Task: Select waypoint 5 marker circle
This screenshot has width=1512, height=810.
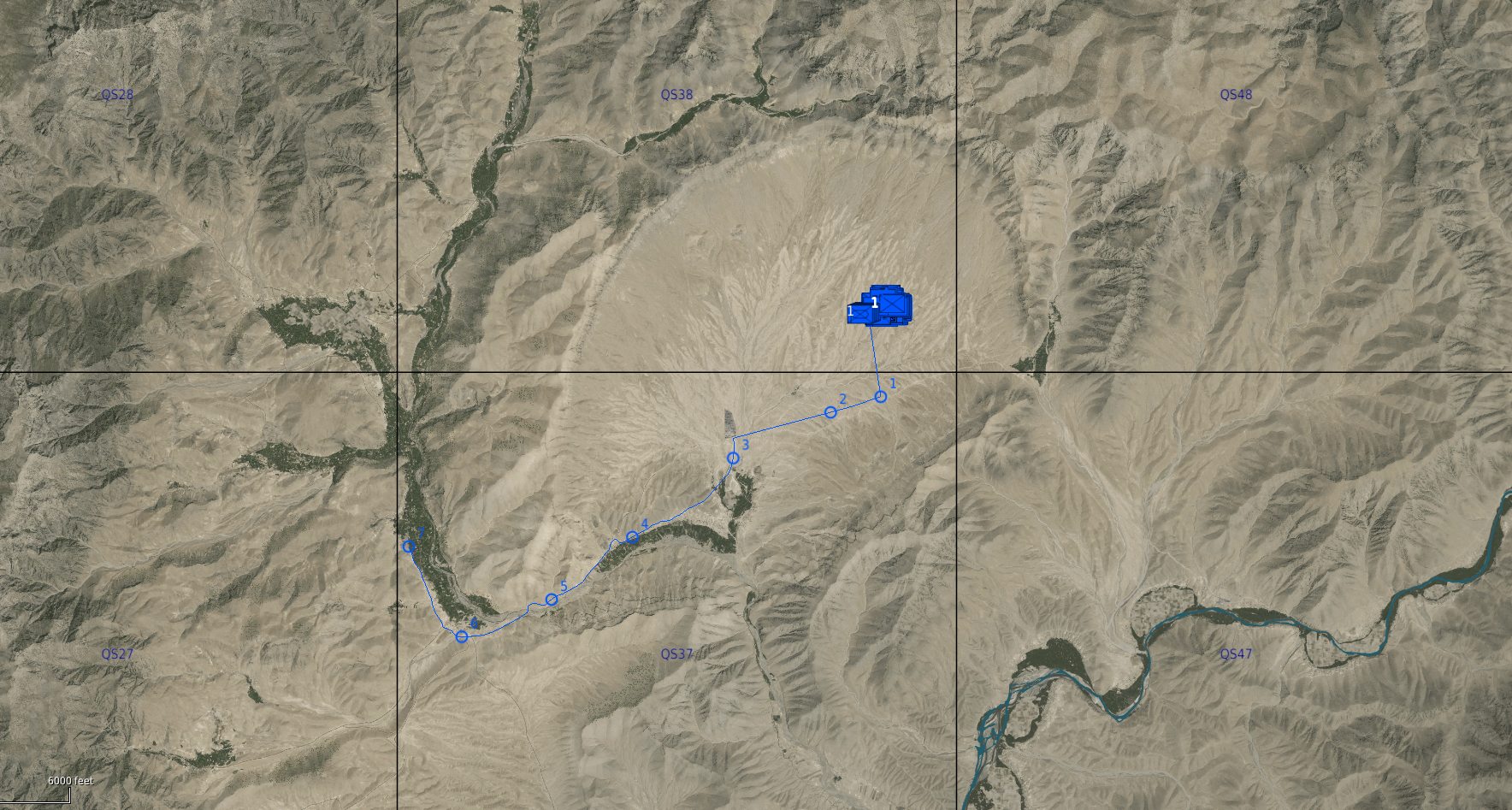Action: coord(552,600)
